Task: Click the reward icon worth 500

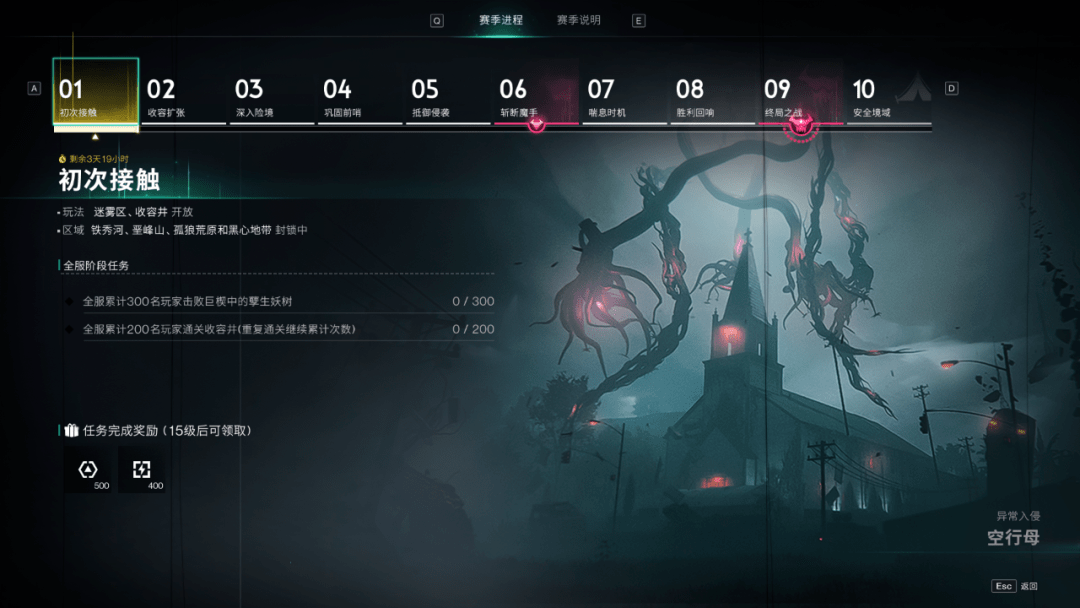Action: (x=89, y=470)
